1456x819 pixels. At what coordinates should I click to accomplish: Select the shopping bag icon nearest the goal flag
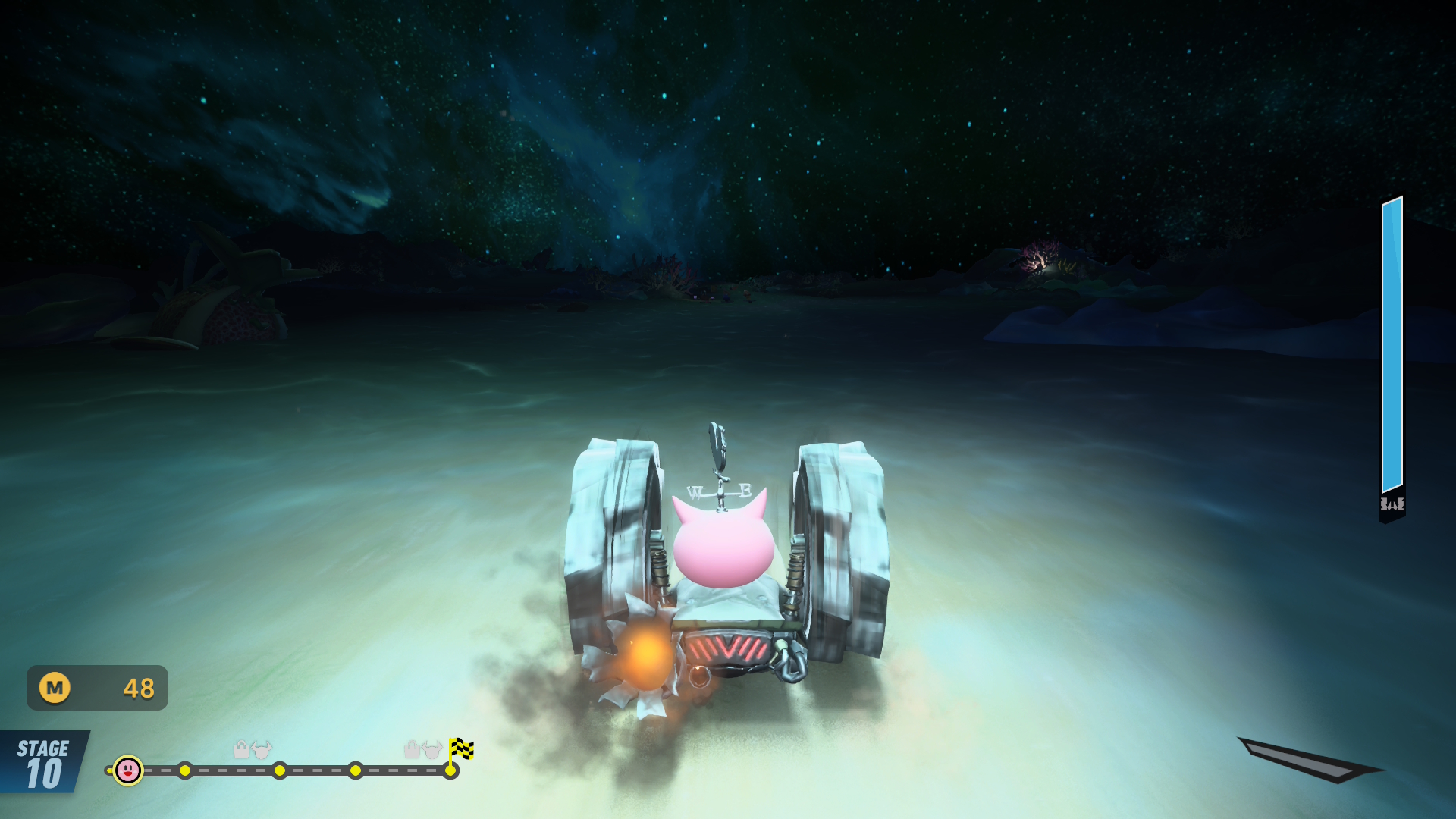click(x=412, y=749)
